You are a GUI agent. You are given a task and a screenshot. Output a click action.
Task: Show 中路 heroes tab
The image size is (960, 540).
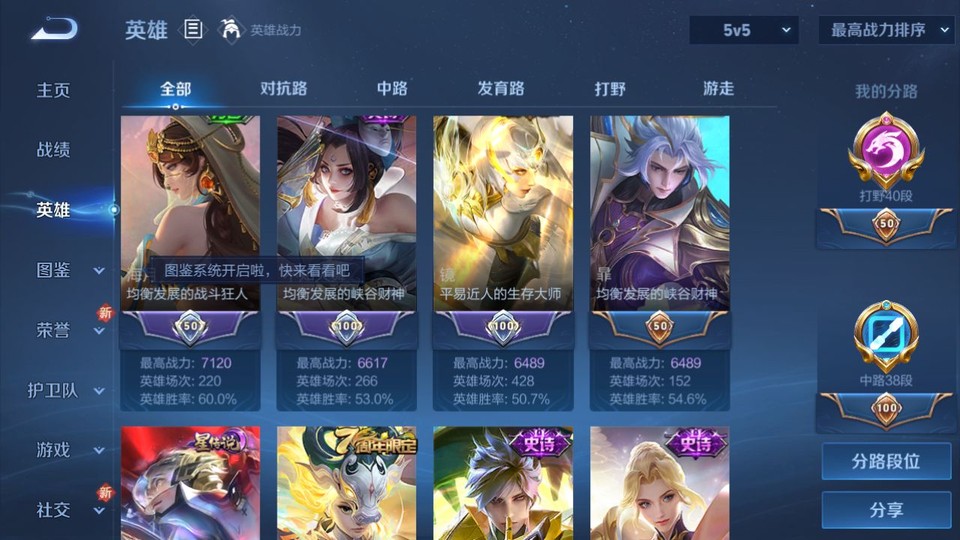click(x=392, y=89)
